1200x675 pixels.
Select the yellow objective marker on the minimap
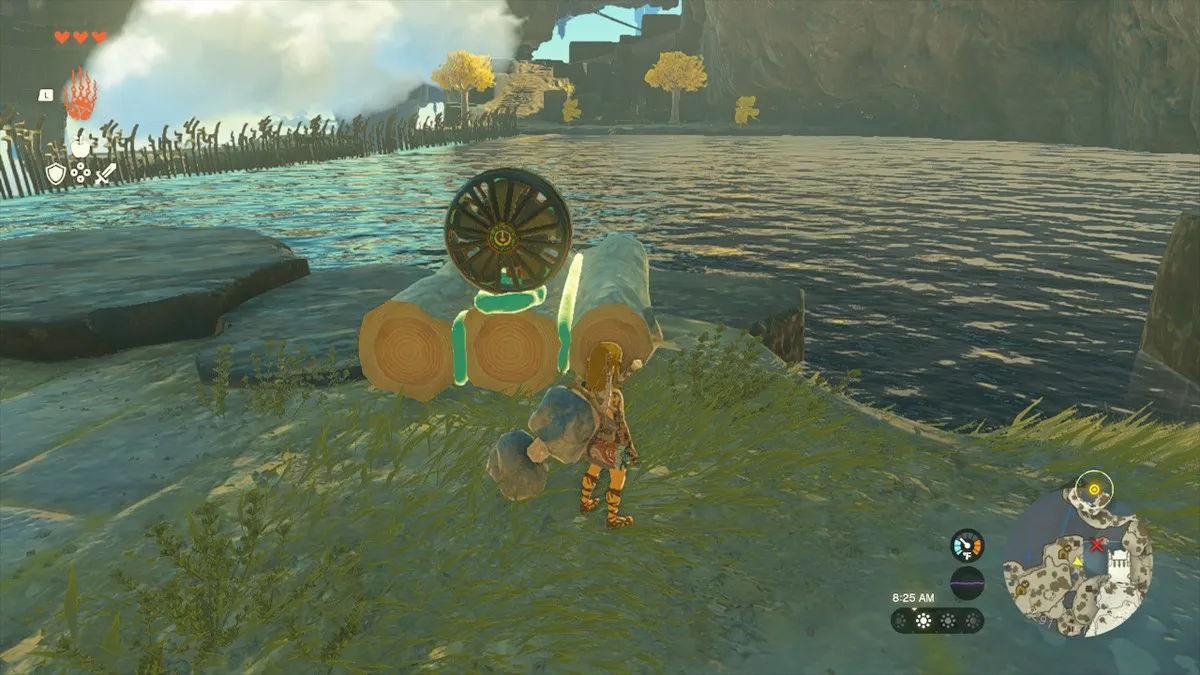(x=1094, y=489)
